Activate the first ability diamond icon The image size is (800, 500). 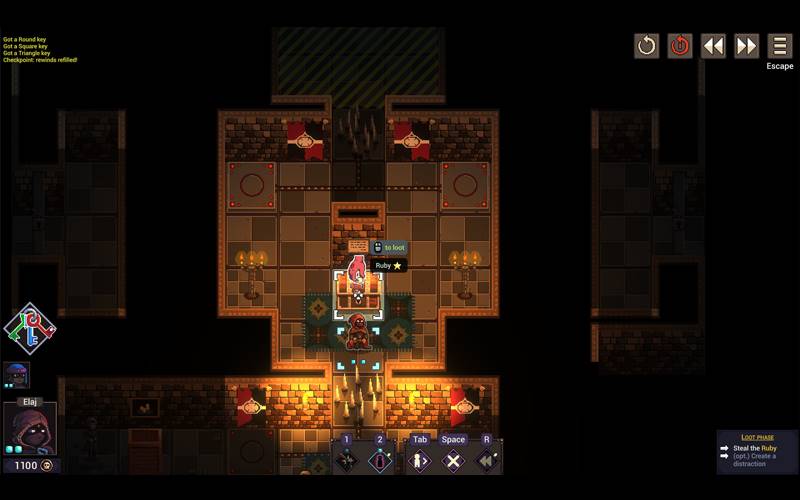pos(346,461)
